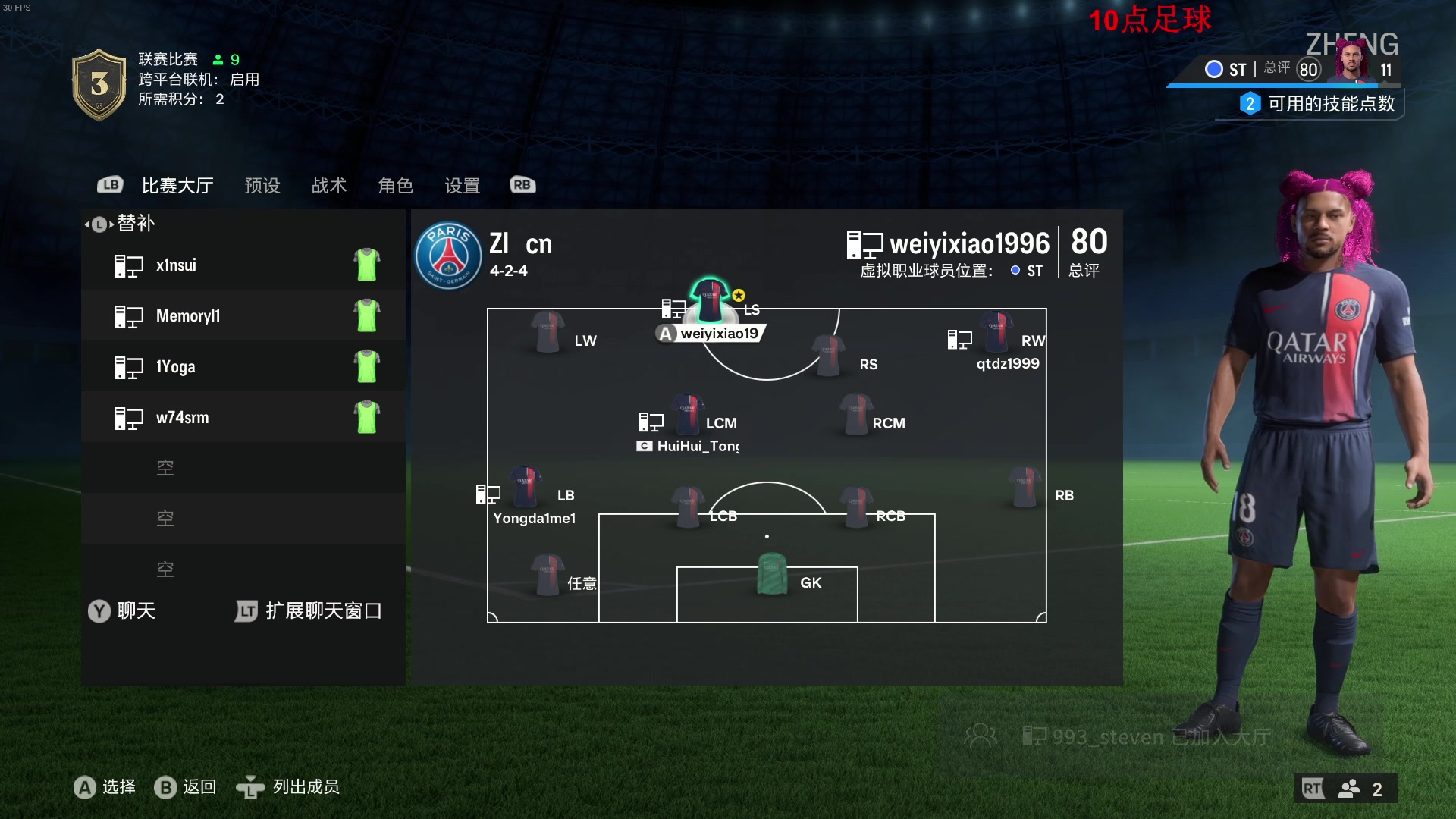Select the LS slot of weiyixiao19
The height and width of the screenshot is (819, 1456).
[710, 303]
